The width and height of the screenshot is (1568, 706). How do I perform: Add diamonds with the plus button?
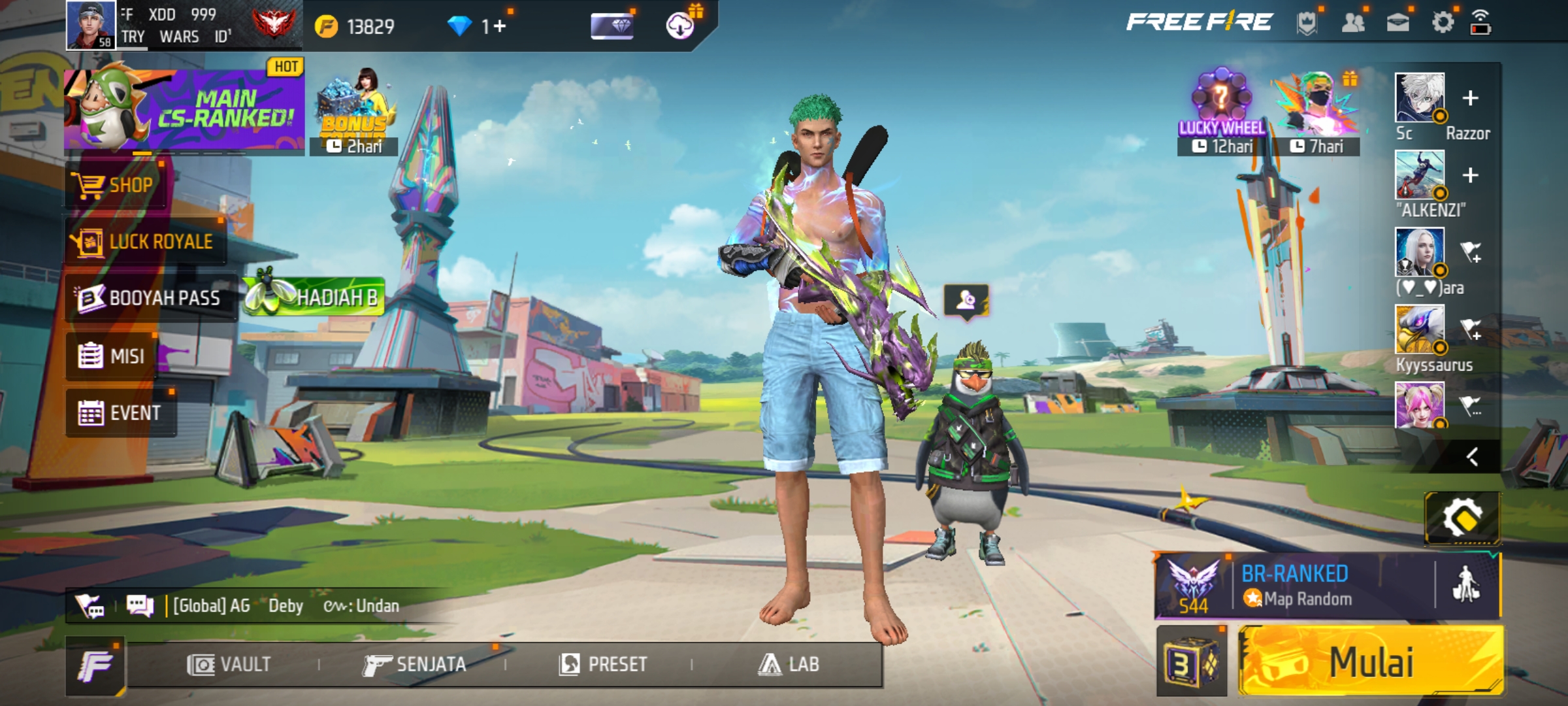tap(500, 27)
